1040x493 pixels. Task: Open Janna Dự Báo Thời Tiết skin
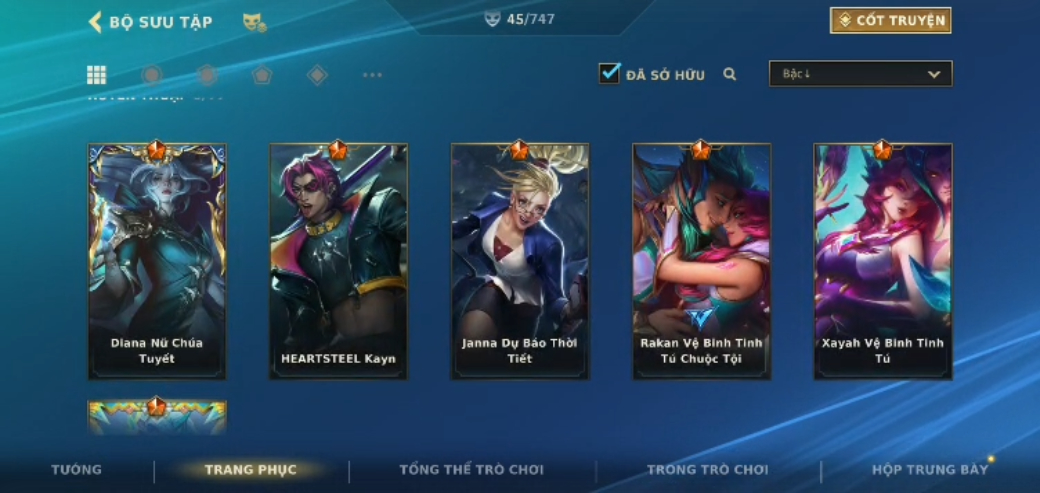tap(519, 261)
